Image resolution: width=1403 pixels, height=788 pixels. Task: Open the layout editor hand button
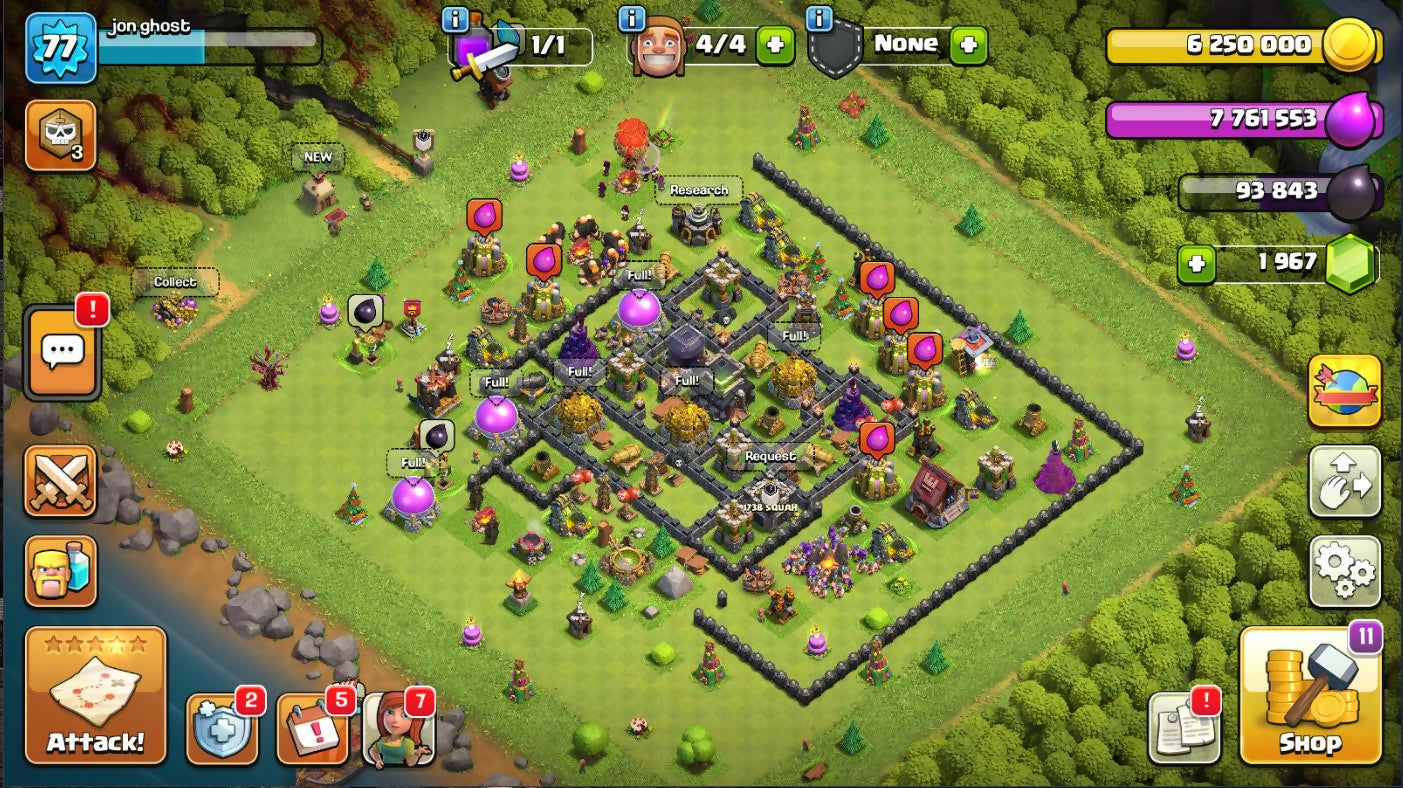tap(1344, 482)
